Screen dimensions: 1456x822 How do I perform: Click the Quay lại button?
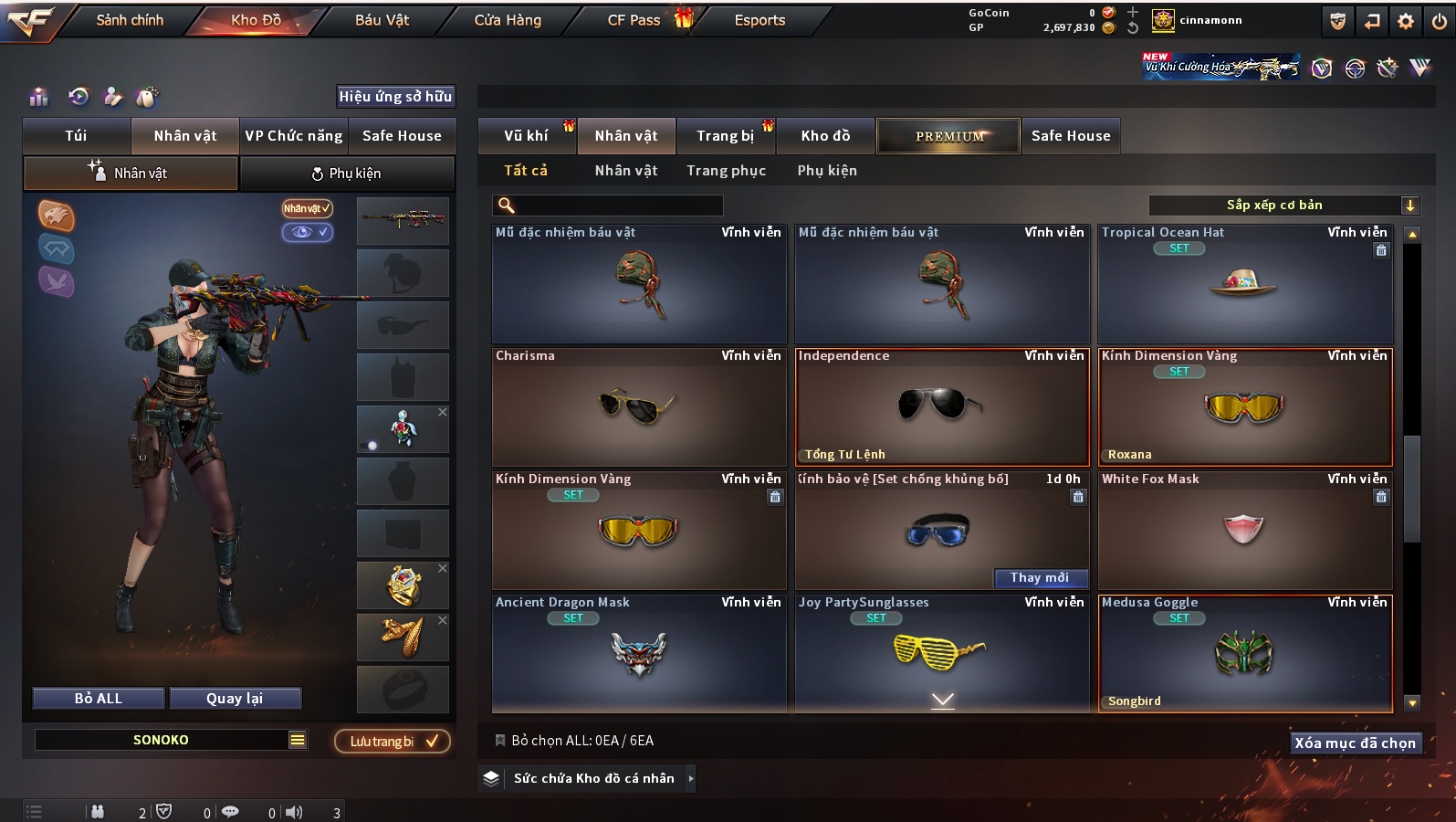tap(235, 699)
